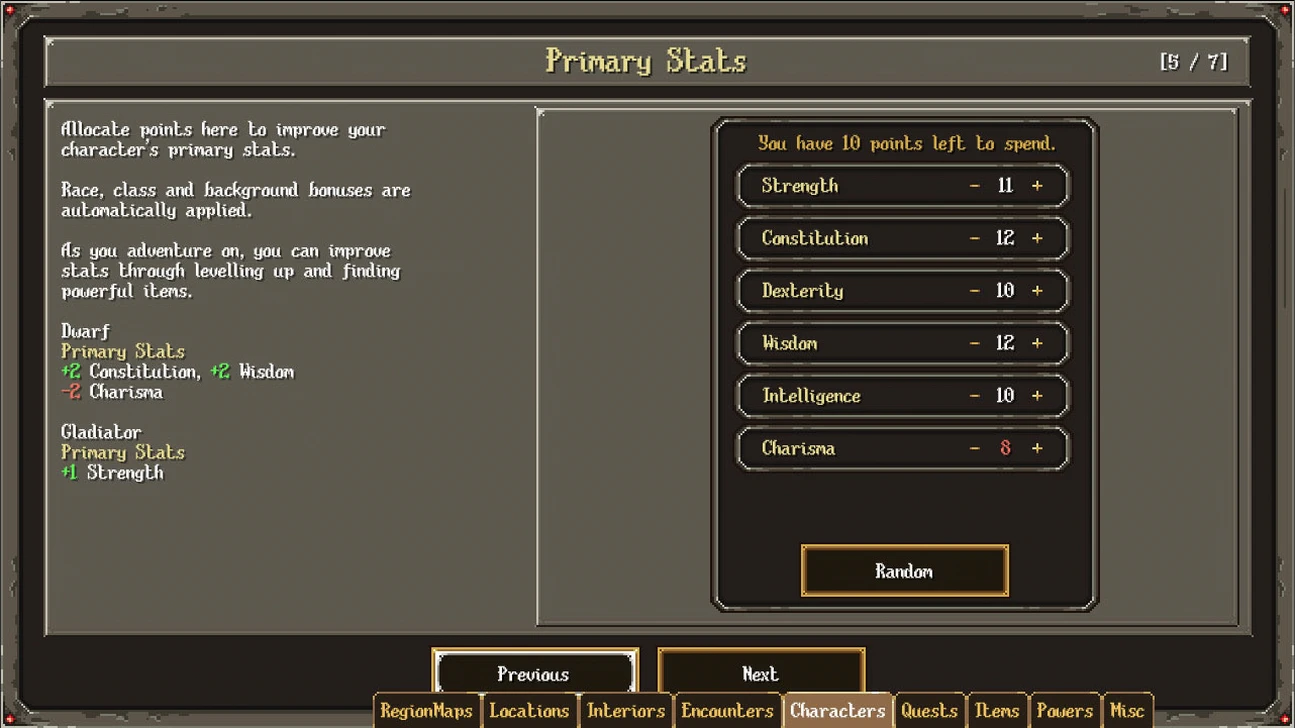This screenshot has height=728, width=1295.
Task: Open the Powers tab
Action: [1064, 711]
